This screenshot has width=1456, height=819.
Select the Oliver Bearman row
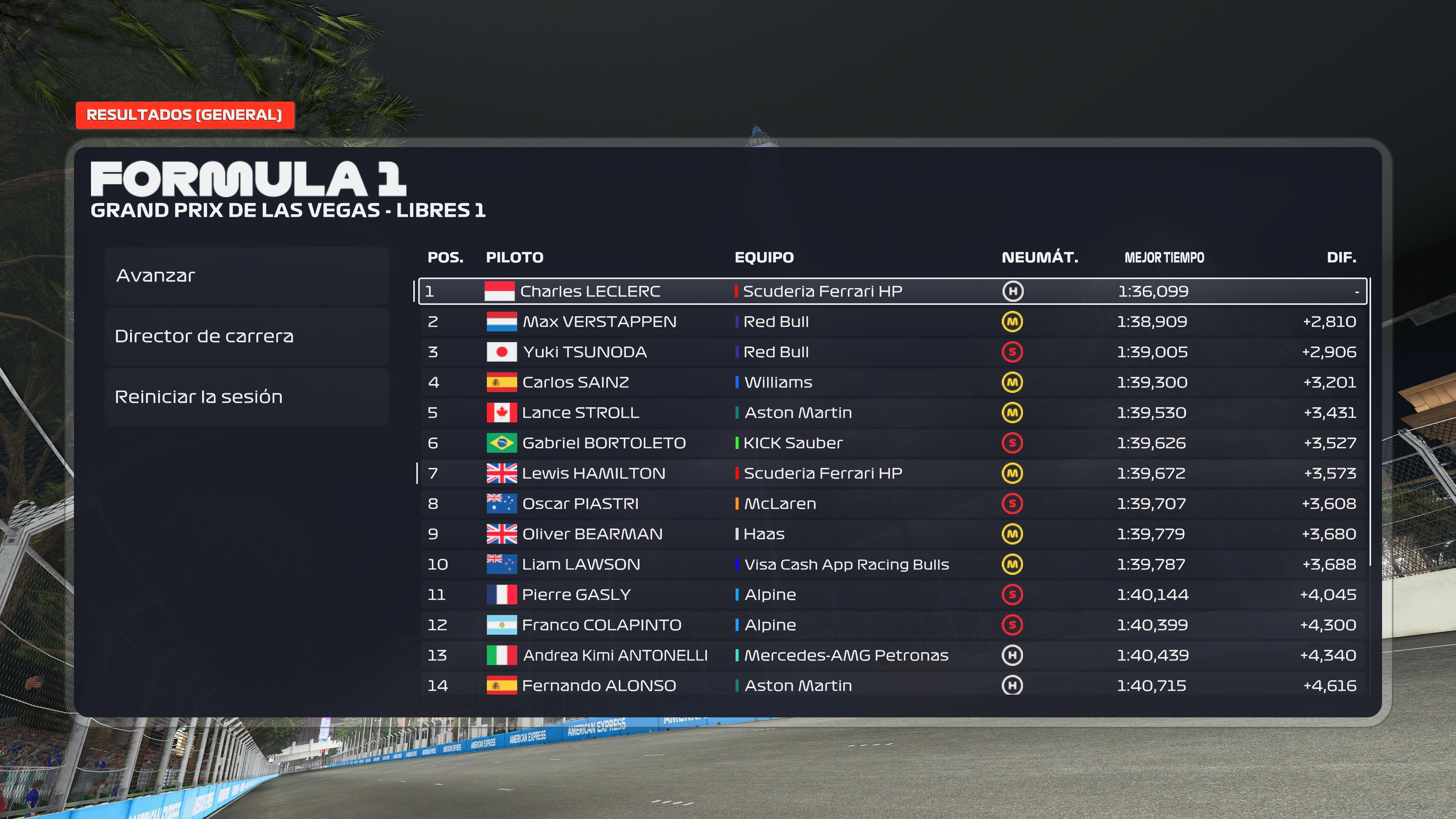click(x=892, y=534)
